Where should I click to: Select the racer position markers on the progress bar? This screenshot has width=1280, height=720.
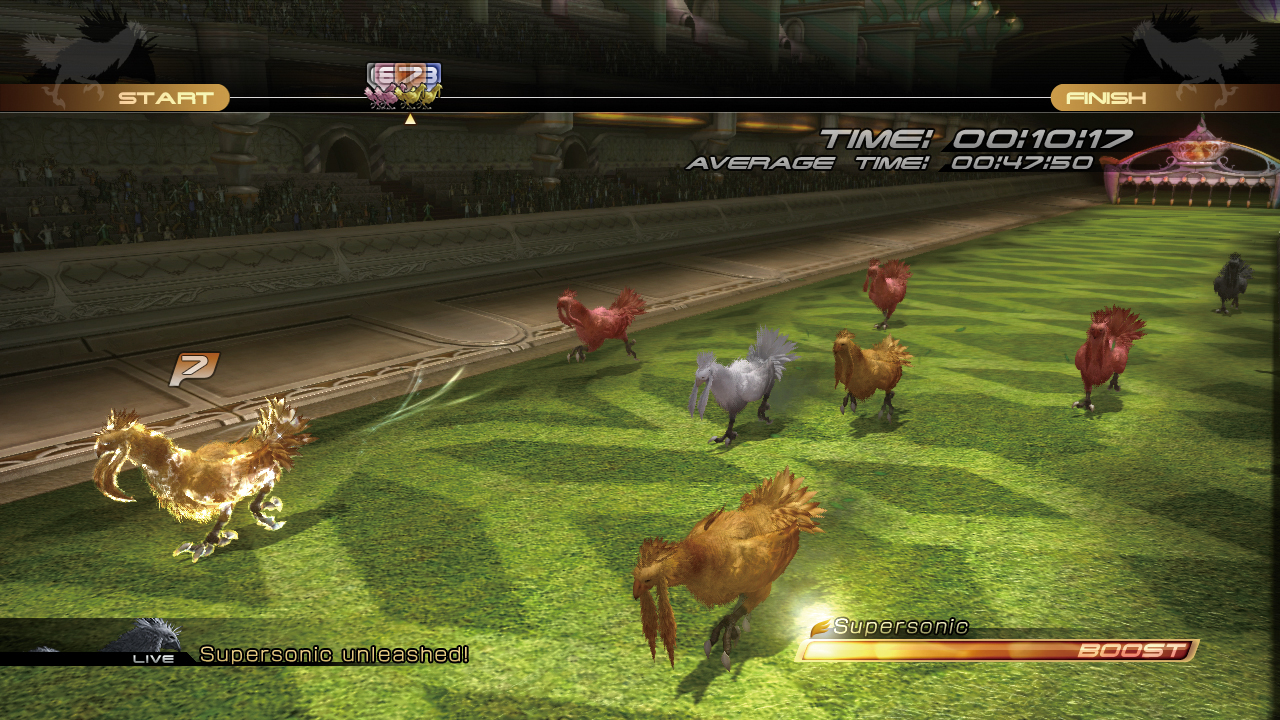tap(404, 86)
